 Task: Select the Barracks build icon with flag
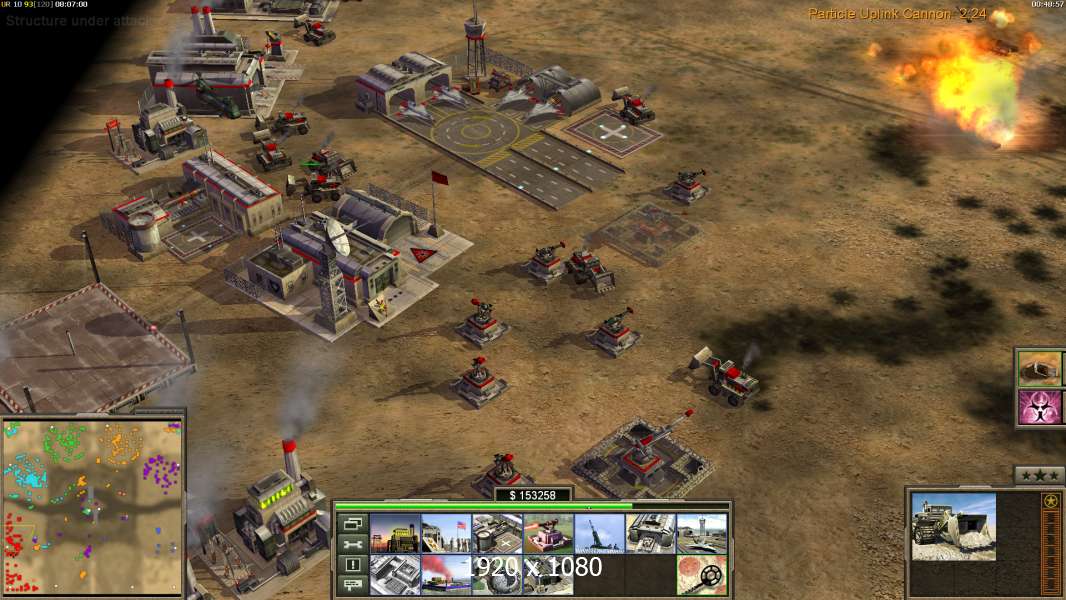tap(445, 533)
